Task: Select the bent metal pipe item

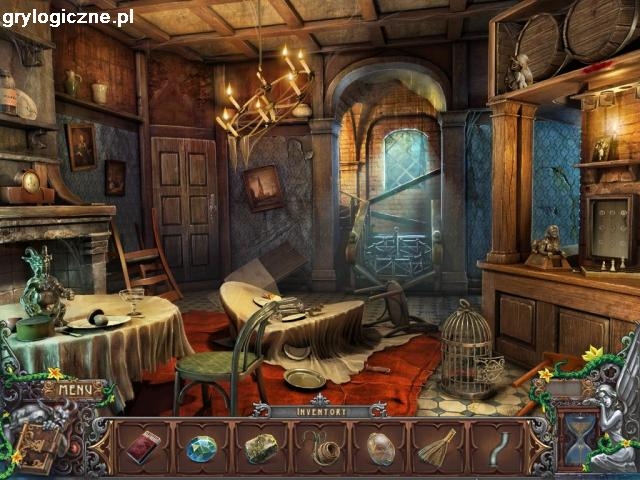Action: [x=499, y=446]
